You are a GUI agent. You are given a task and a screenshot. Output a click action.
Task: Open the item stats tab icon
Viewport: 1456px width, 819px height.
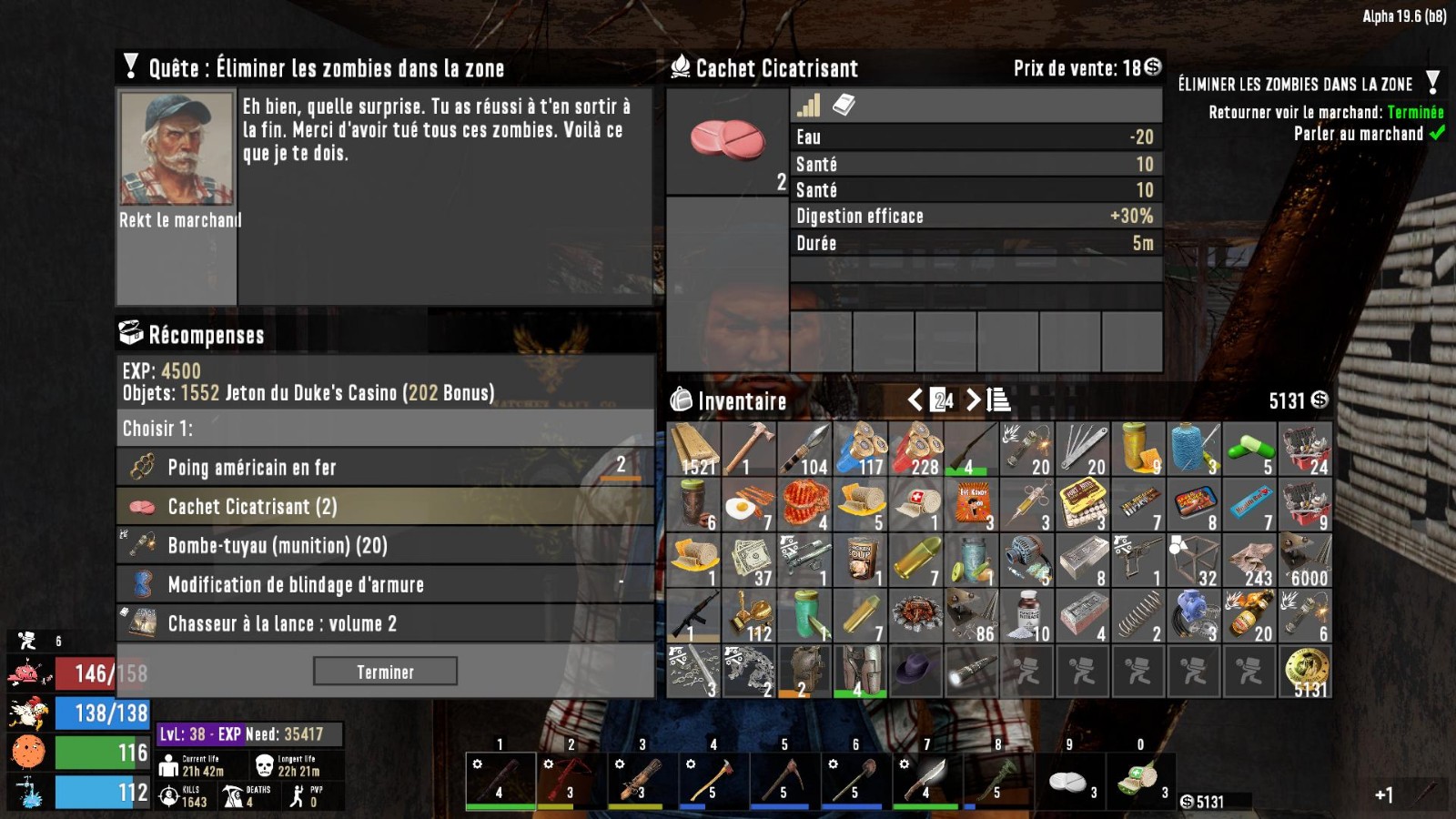(x=808, y=106)
